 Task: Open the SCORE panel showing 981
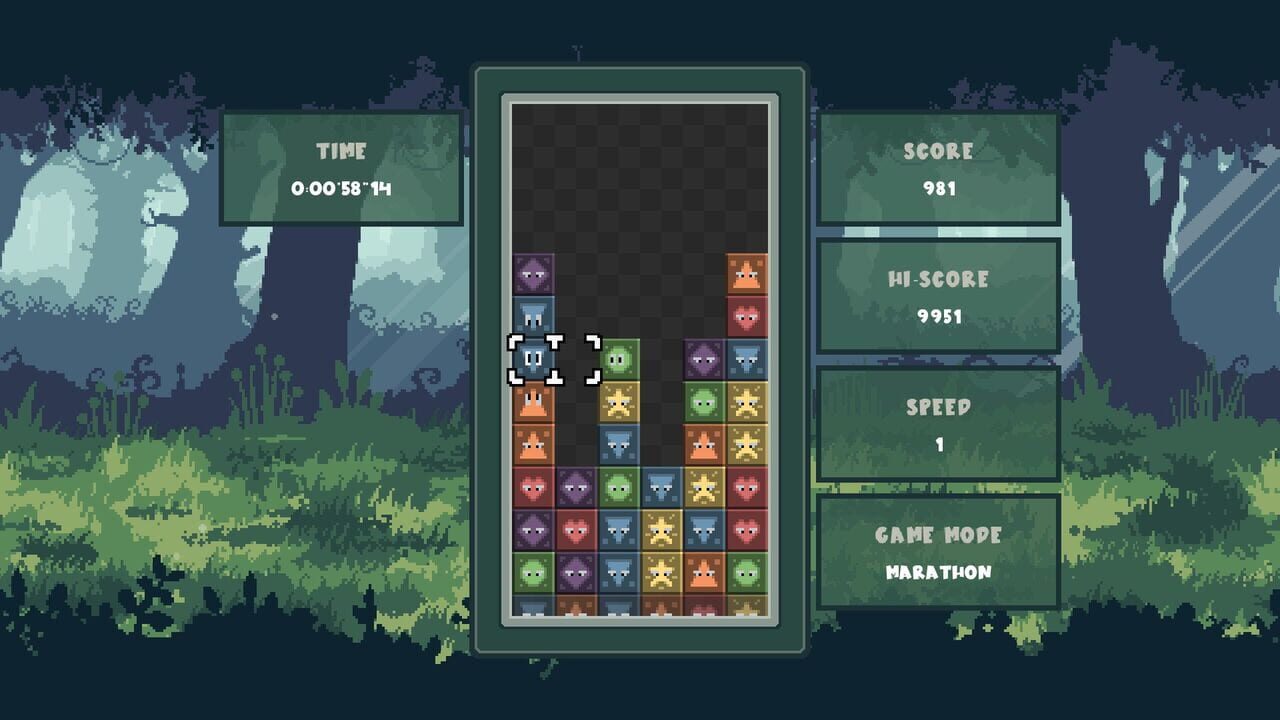(x=940, y=170)
